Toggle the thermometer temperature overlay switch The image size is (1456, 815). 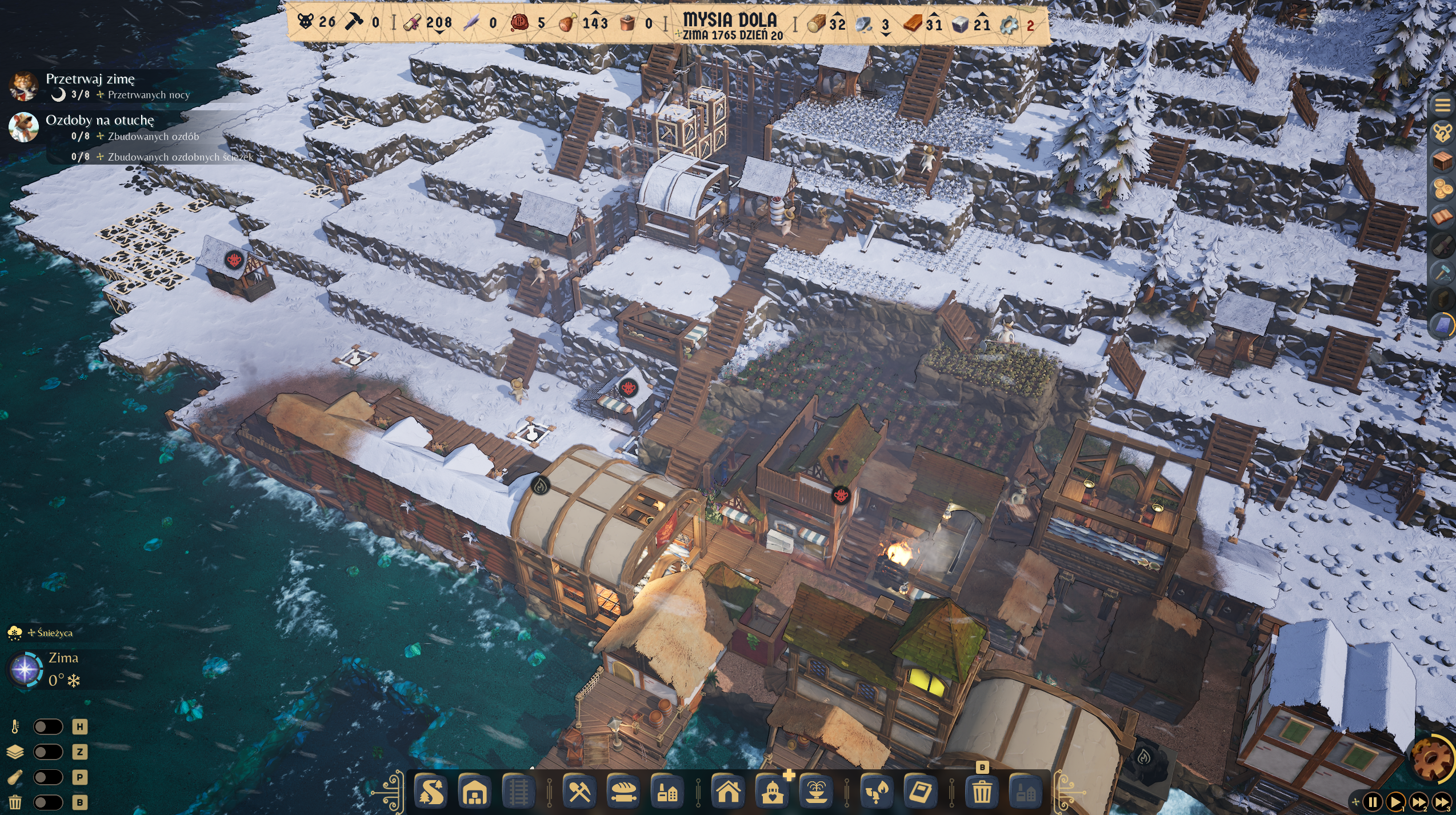pos(48,726)
